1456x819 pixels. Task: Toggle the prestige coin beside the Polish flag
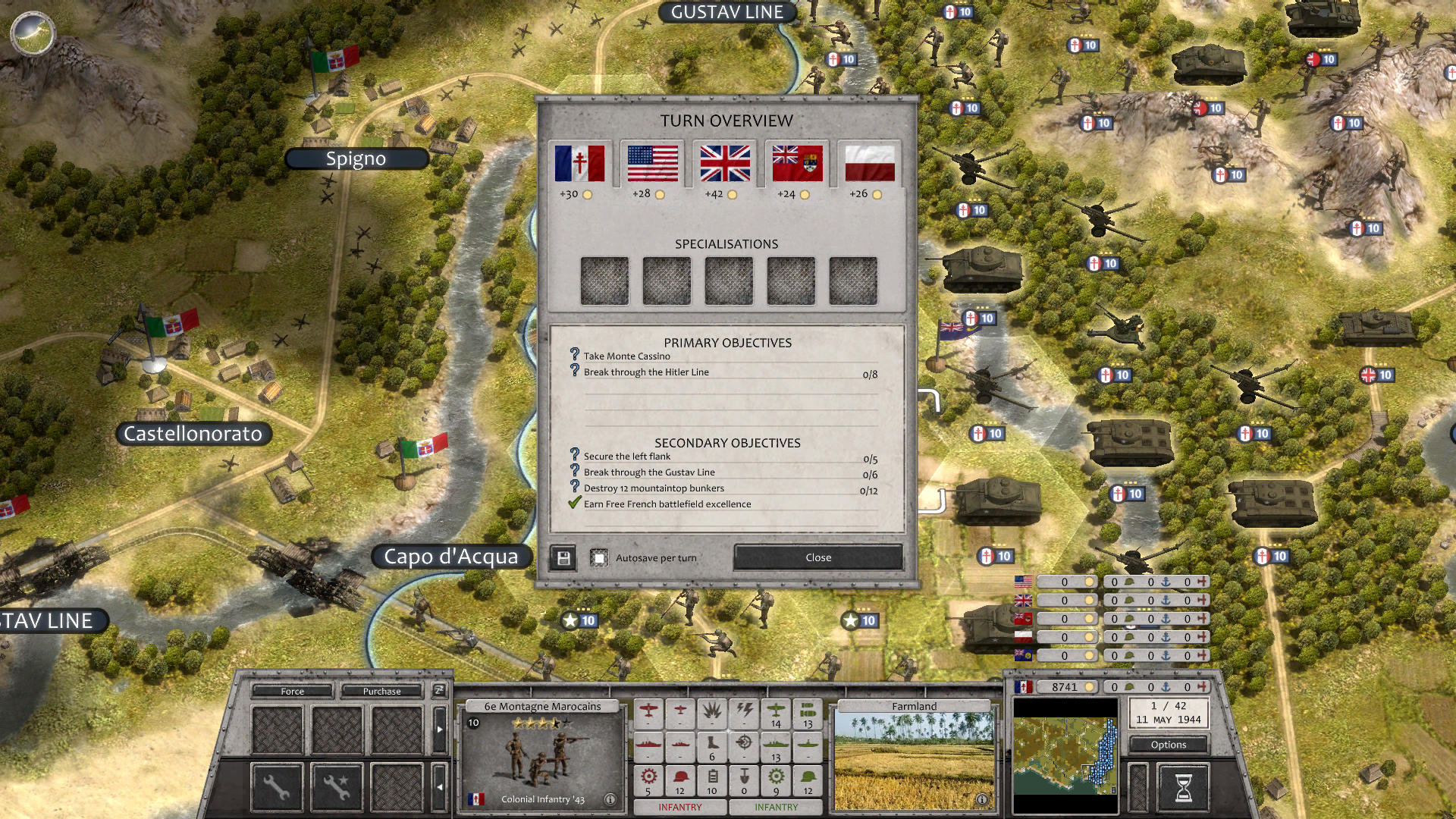(x=878, y=195)
